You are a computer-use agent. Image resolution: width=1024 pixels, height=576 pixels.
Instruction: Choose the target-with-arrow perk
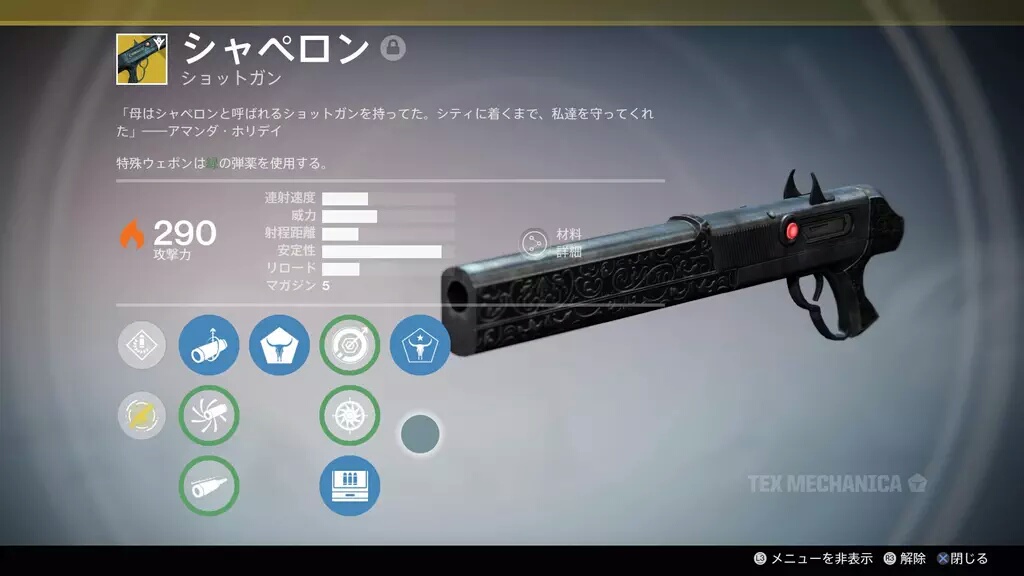click(x=349, y=345)
